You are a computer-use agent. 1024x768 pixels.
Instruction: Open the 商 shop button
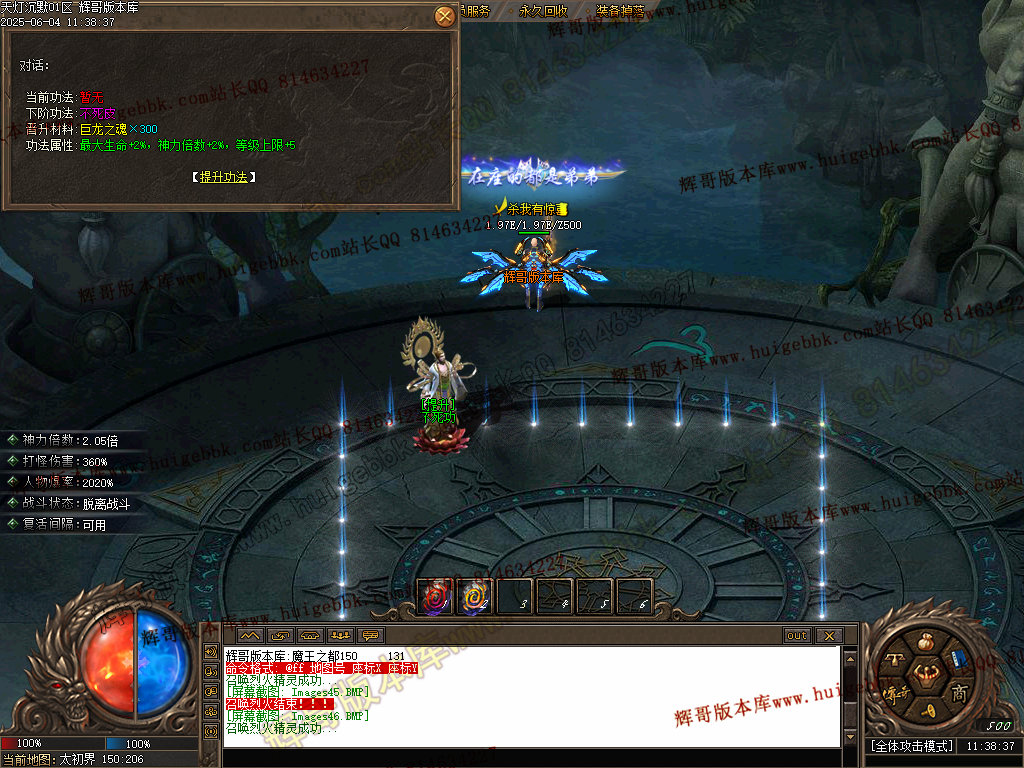(959, 692)
